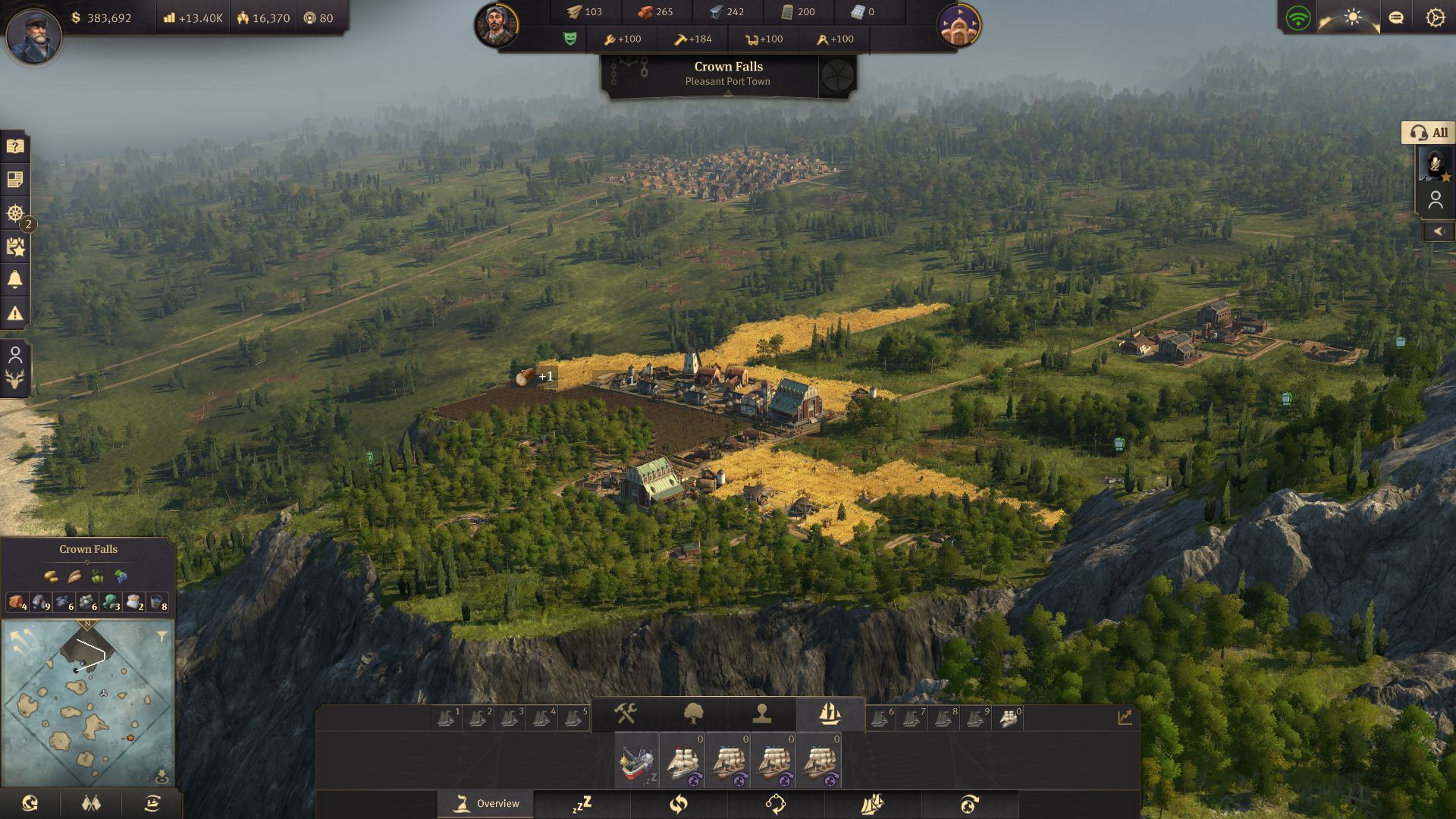Screen dimensions: 1456x819
Task: Read the latest newspaper
Action: click(x=14, y=180)
